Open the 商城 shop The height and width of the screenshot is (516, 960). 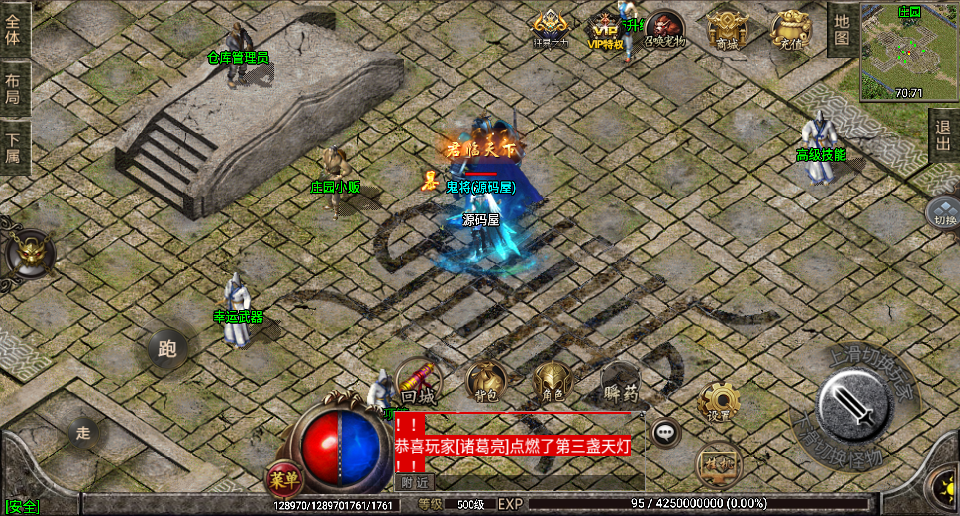[x=727, y=29]
